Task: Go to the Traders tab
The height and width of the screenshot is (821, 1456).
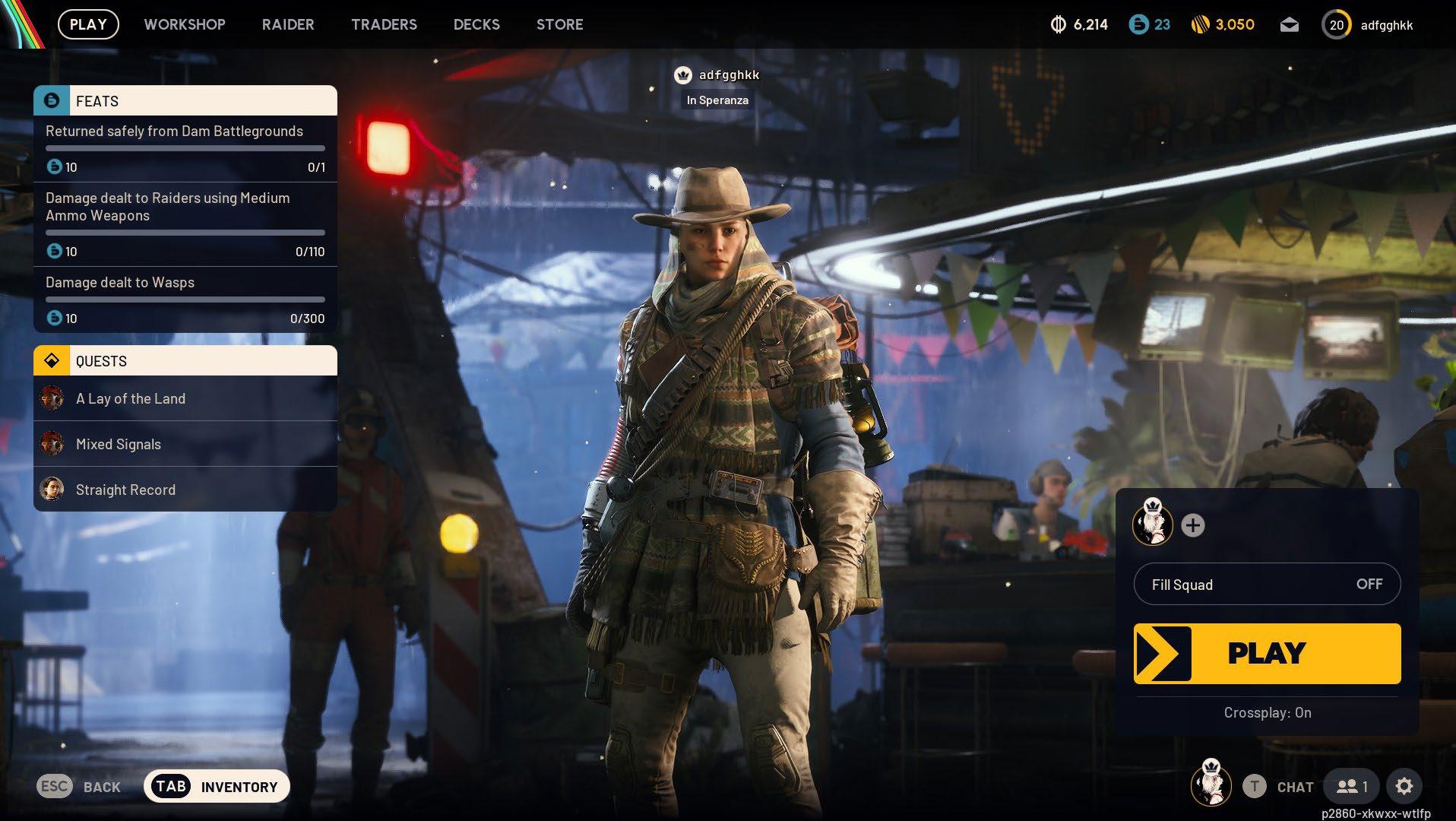Action: (x=384, y=24)
